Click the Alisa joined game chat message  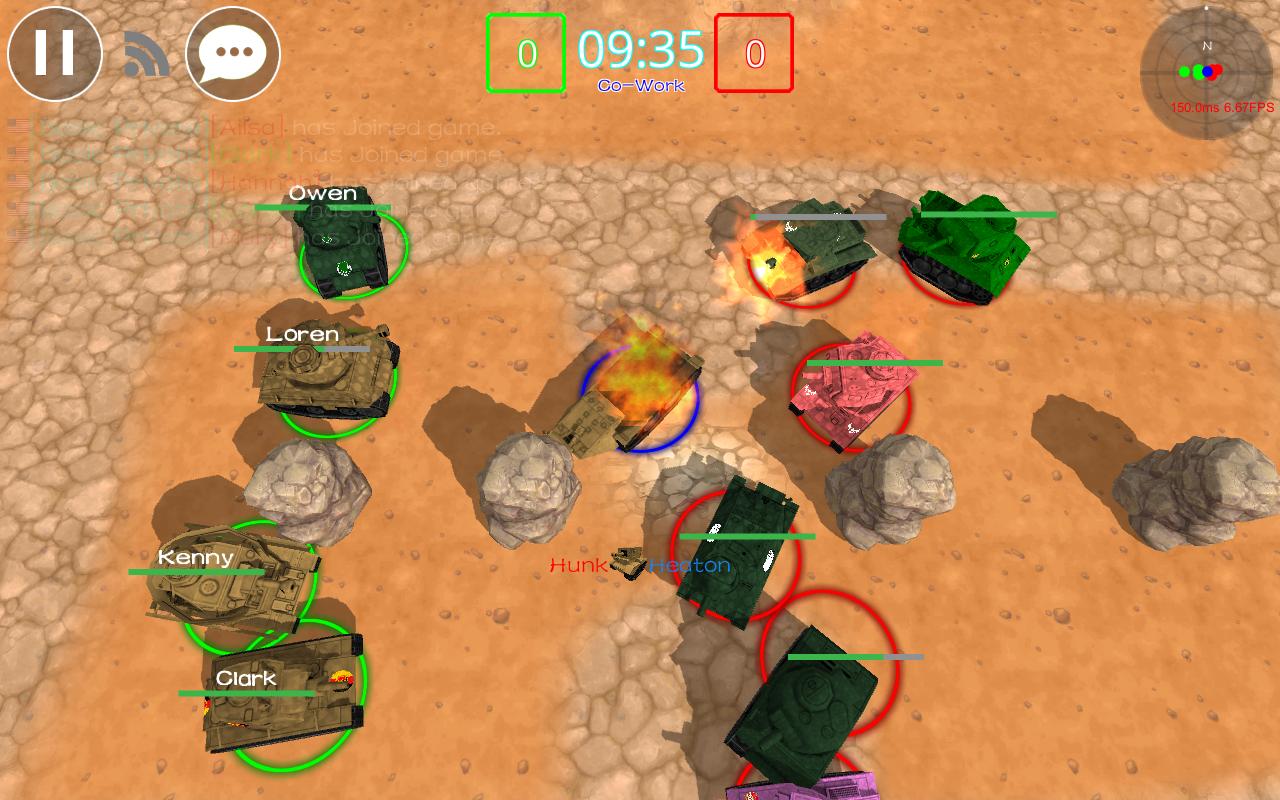(x=350, y=127)
